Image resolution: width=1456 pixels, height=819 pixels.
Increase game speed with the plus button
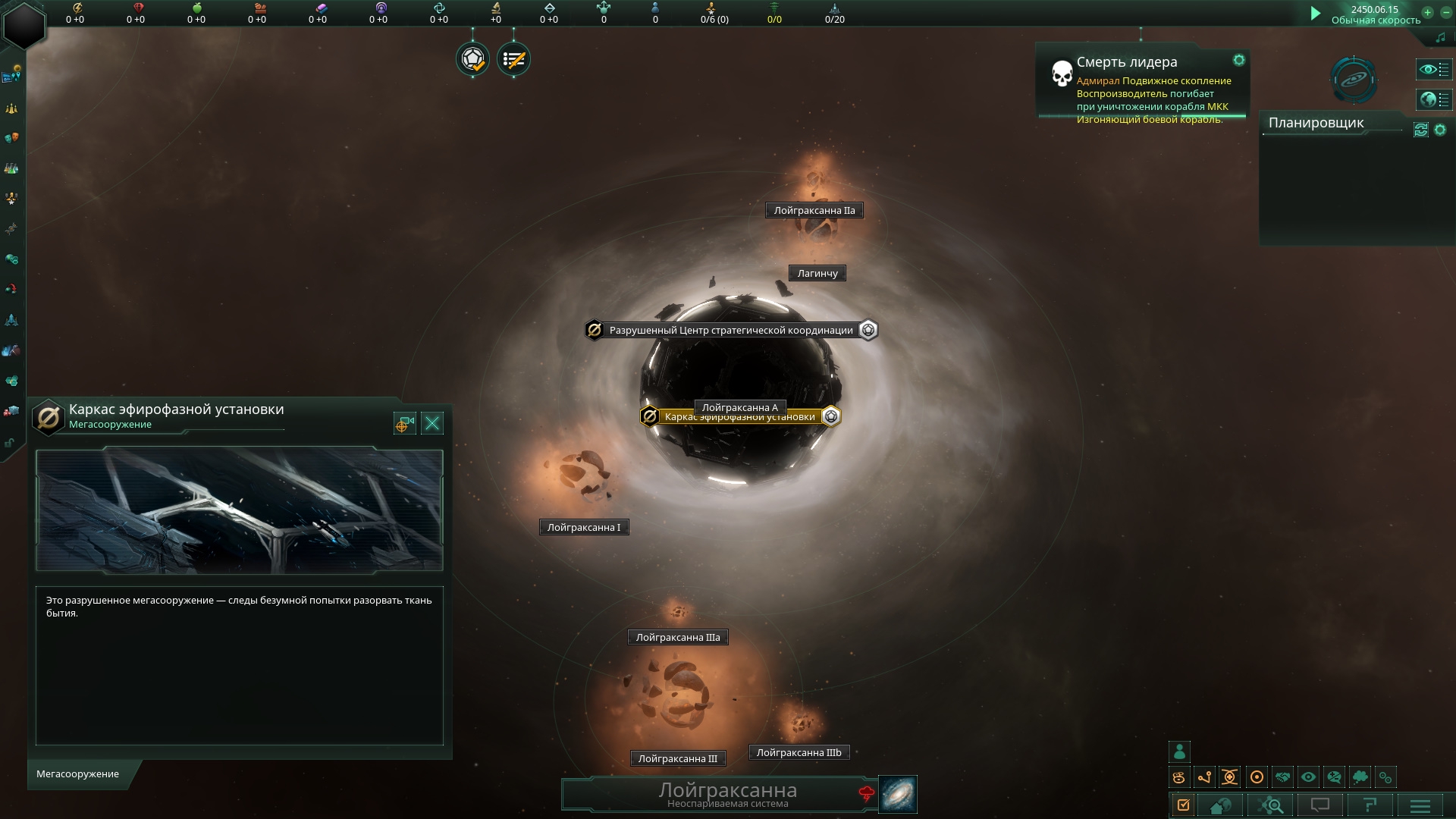click(1427, 12)
